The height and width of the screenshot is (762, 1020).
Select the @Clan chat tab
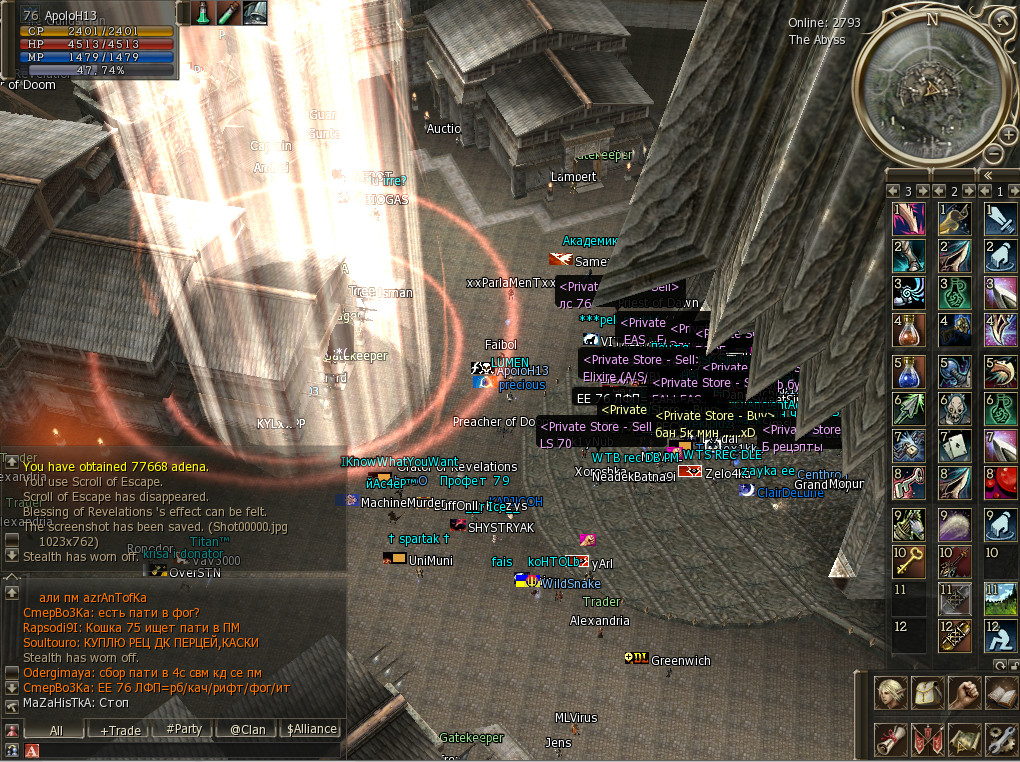[x=247, y=730]
